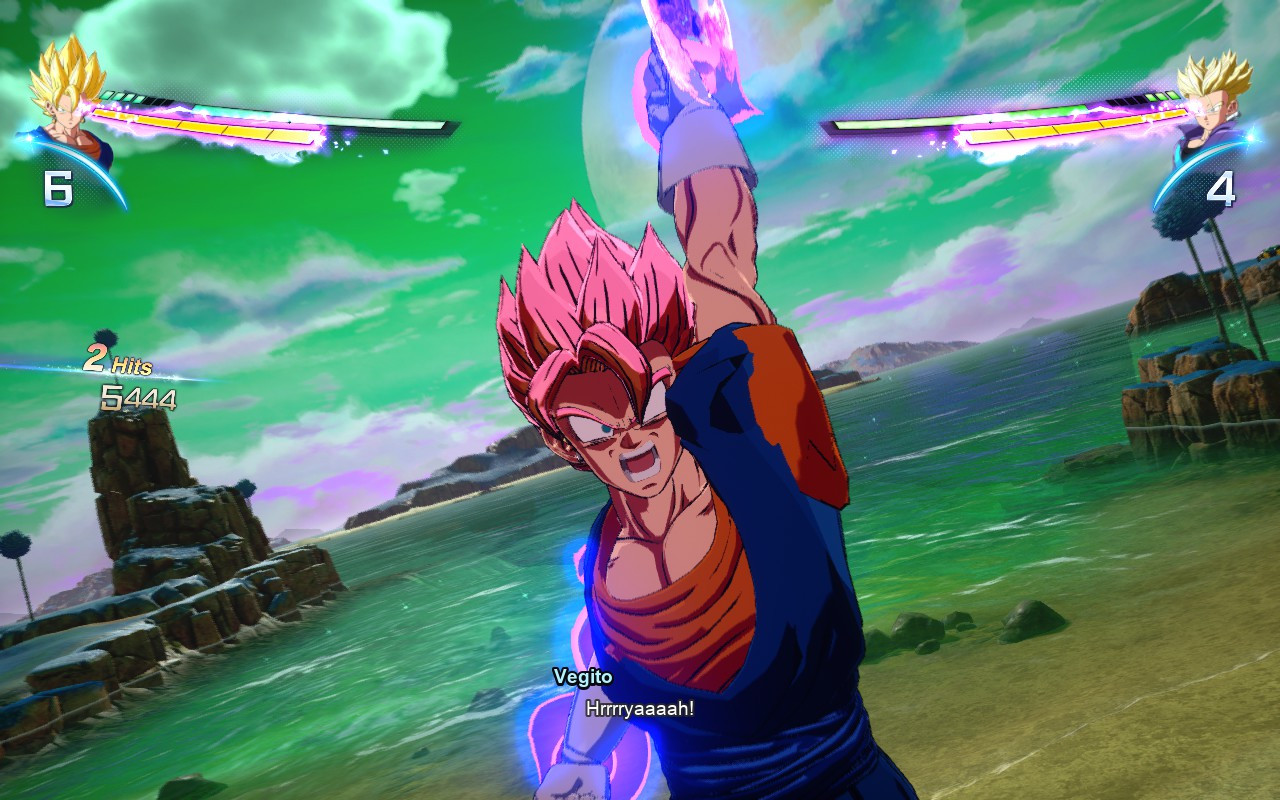Toggle the leftmost segment of Goku's ki gauge
This screenshot has height=800, width=1280.
coord(105,94)
